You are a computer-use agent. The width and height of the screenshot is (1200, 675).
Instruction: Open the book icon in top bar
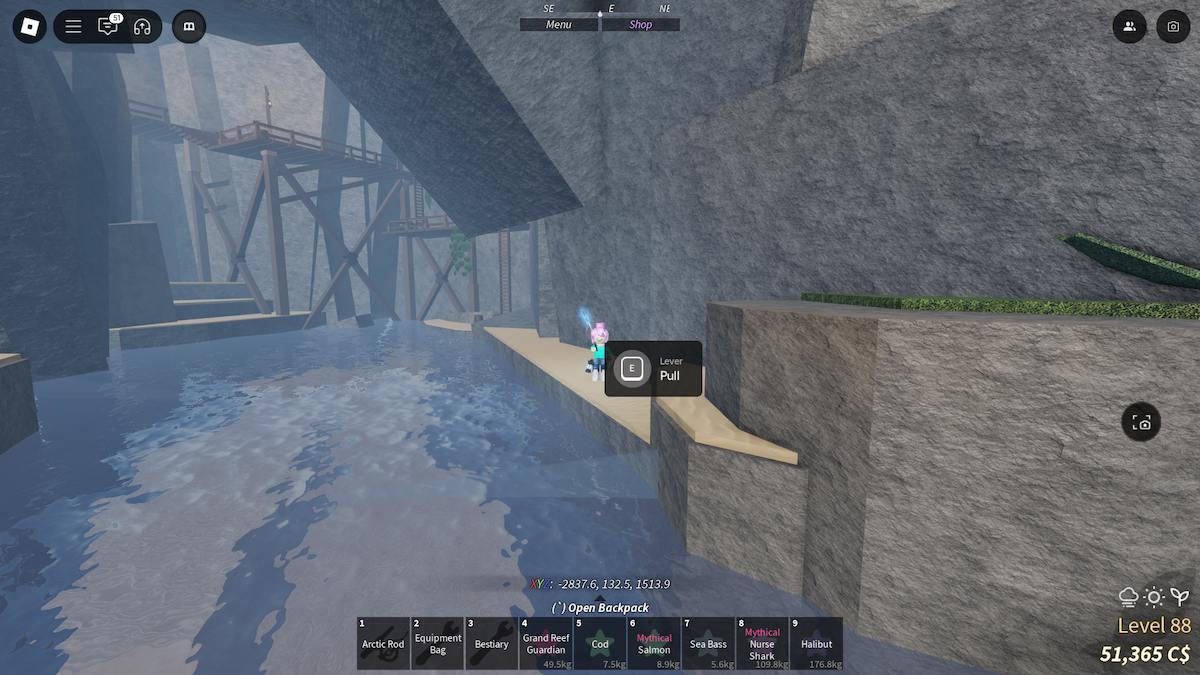point(188,26)
